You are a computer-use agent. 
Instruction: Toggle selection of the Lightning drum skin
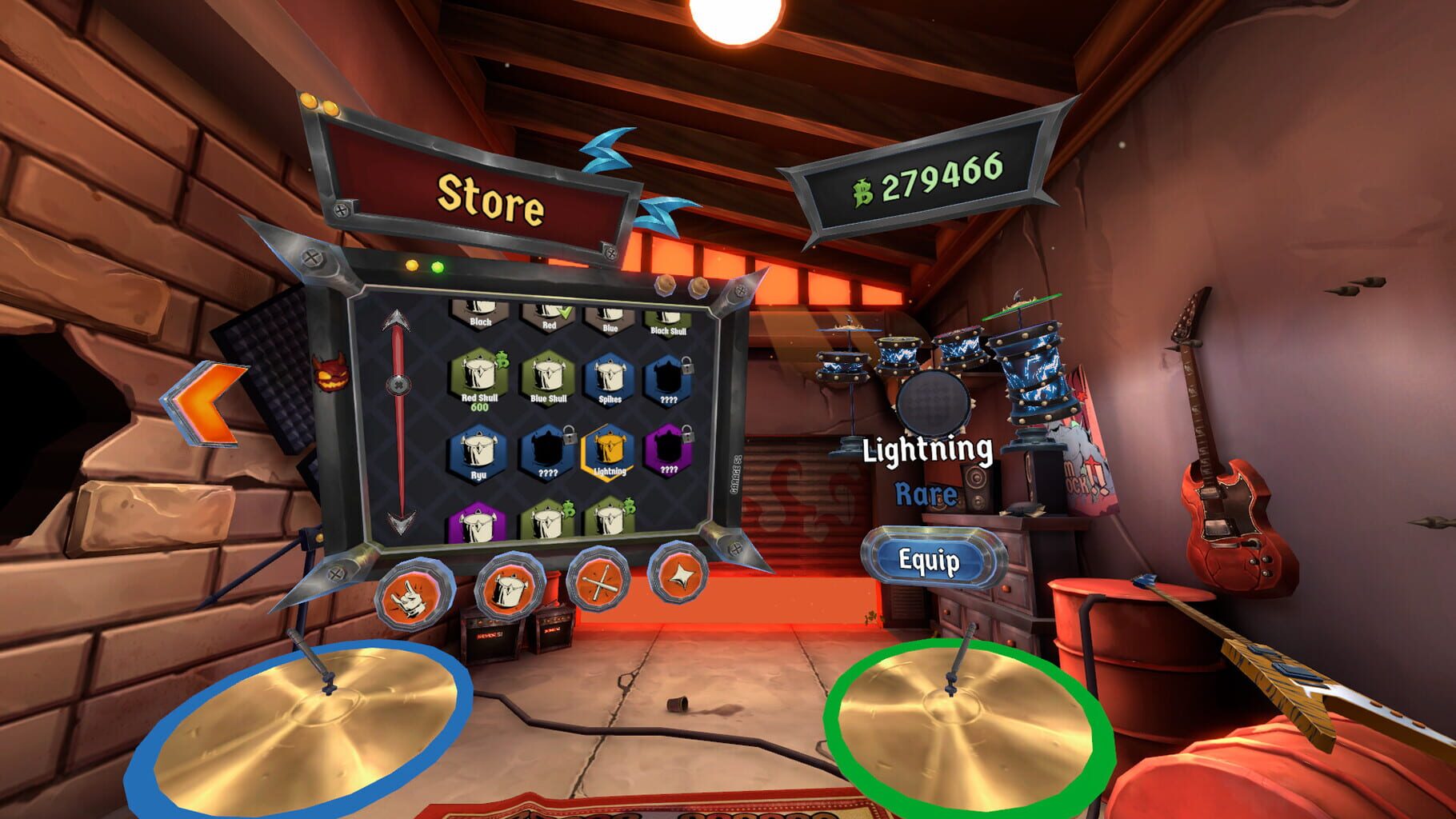(610, 449)
